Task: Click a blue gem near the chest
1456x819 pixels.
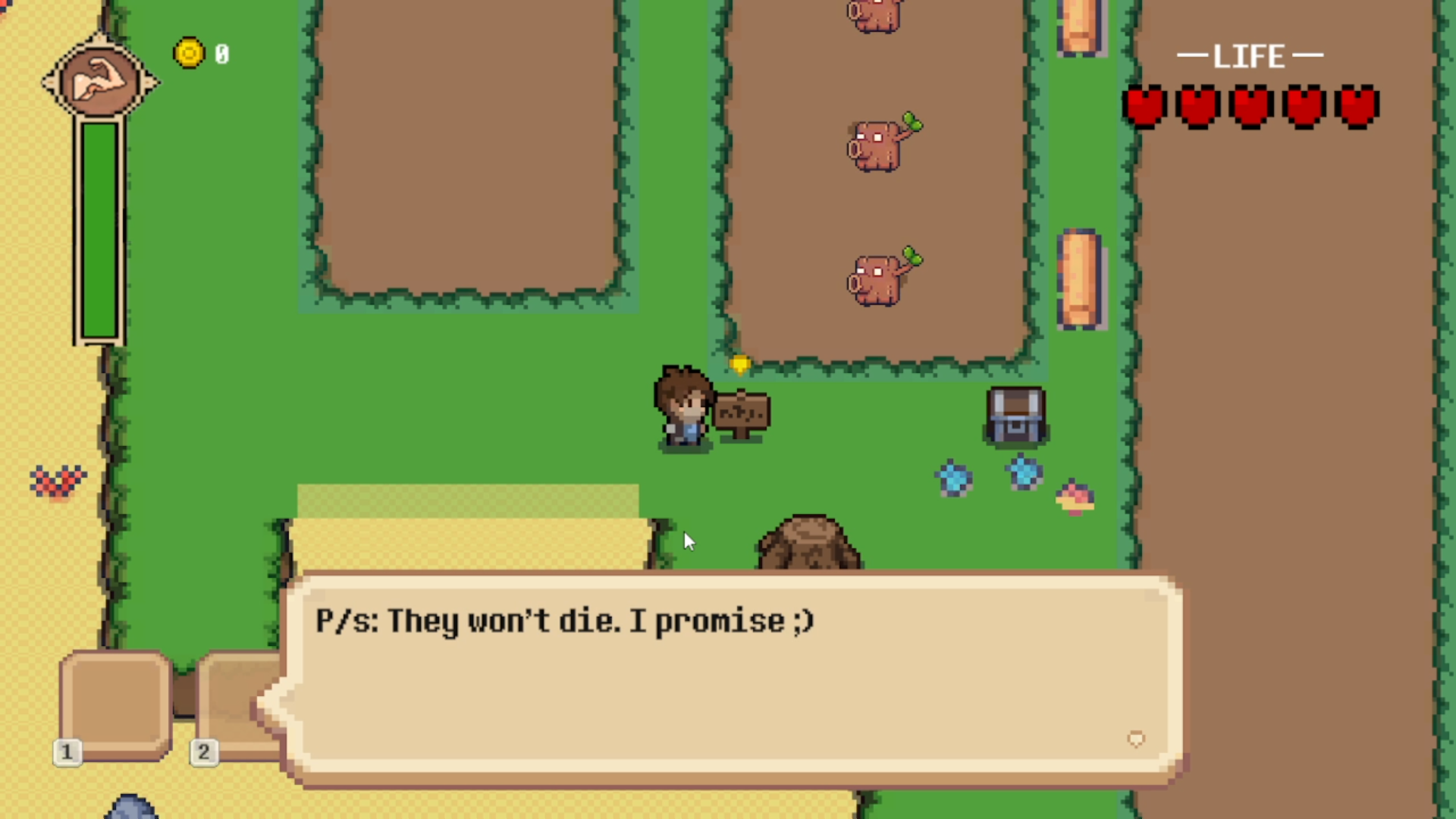Action: tap(955, 476)
